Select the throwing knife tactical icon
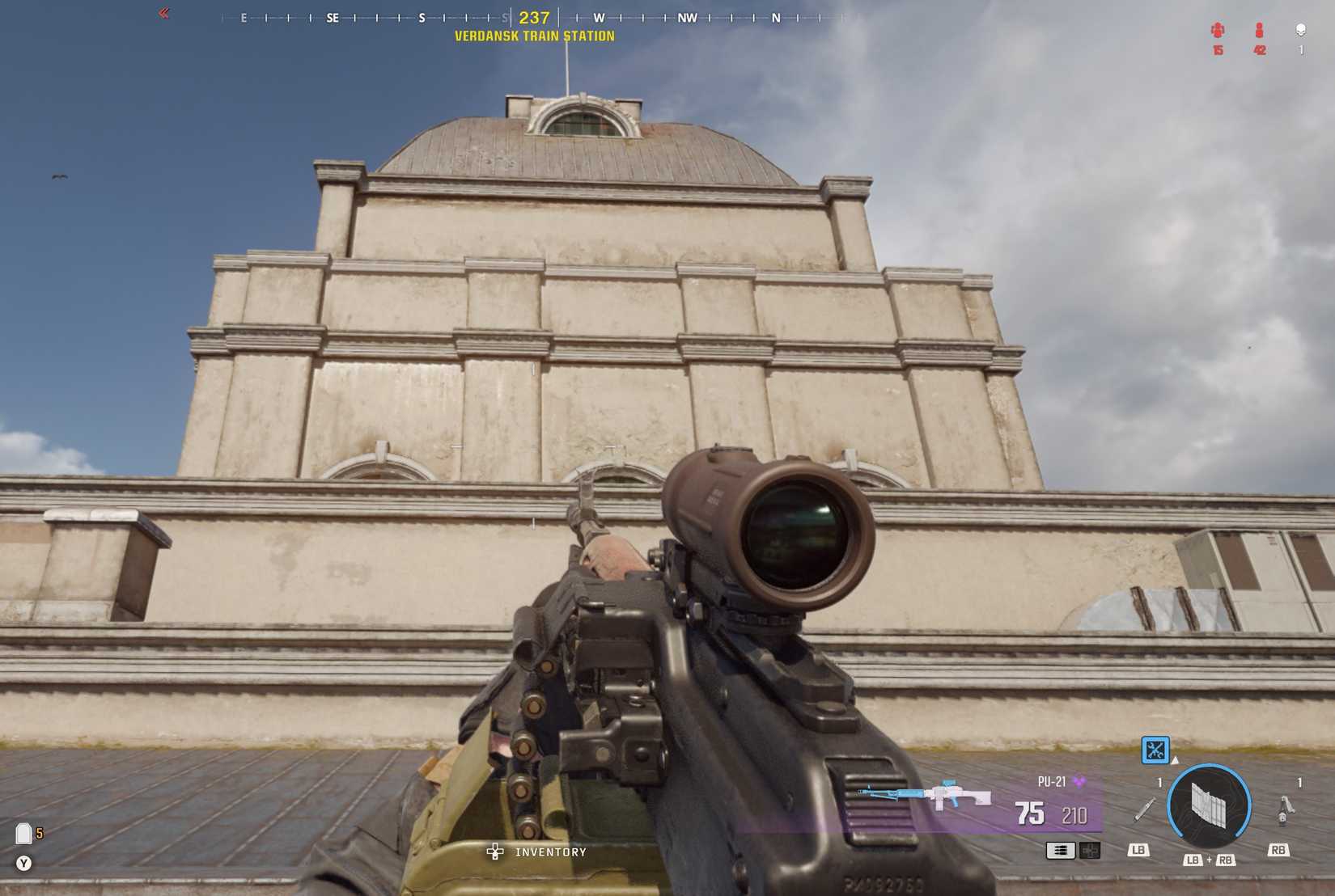The height and width of the screenshot is (896, 1335). (1144, 810)
